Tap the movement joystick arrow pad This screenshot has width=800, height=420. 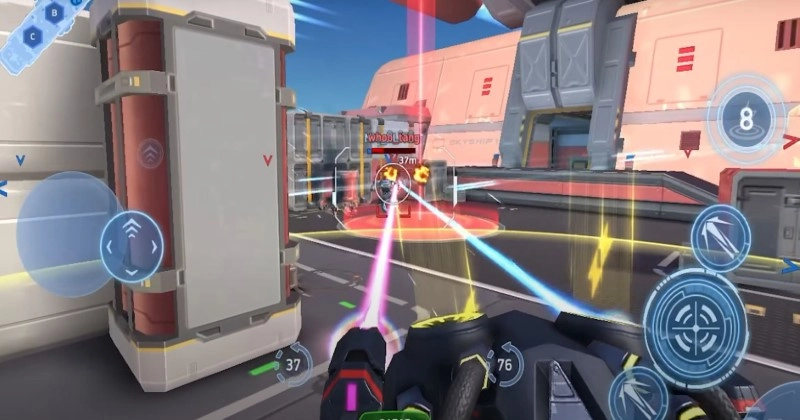(131, 246)
